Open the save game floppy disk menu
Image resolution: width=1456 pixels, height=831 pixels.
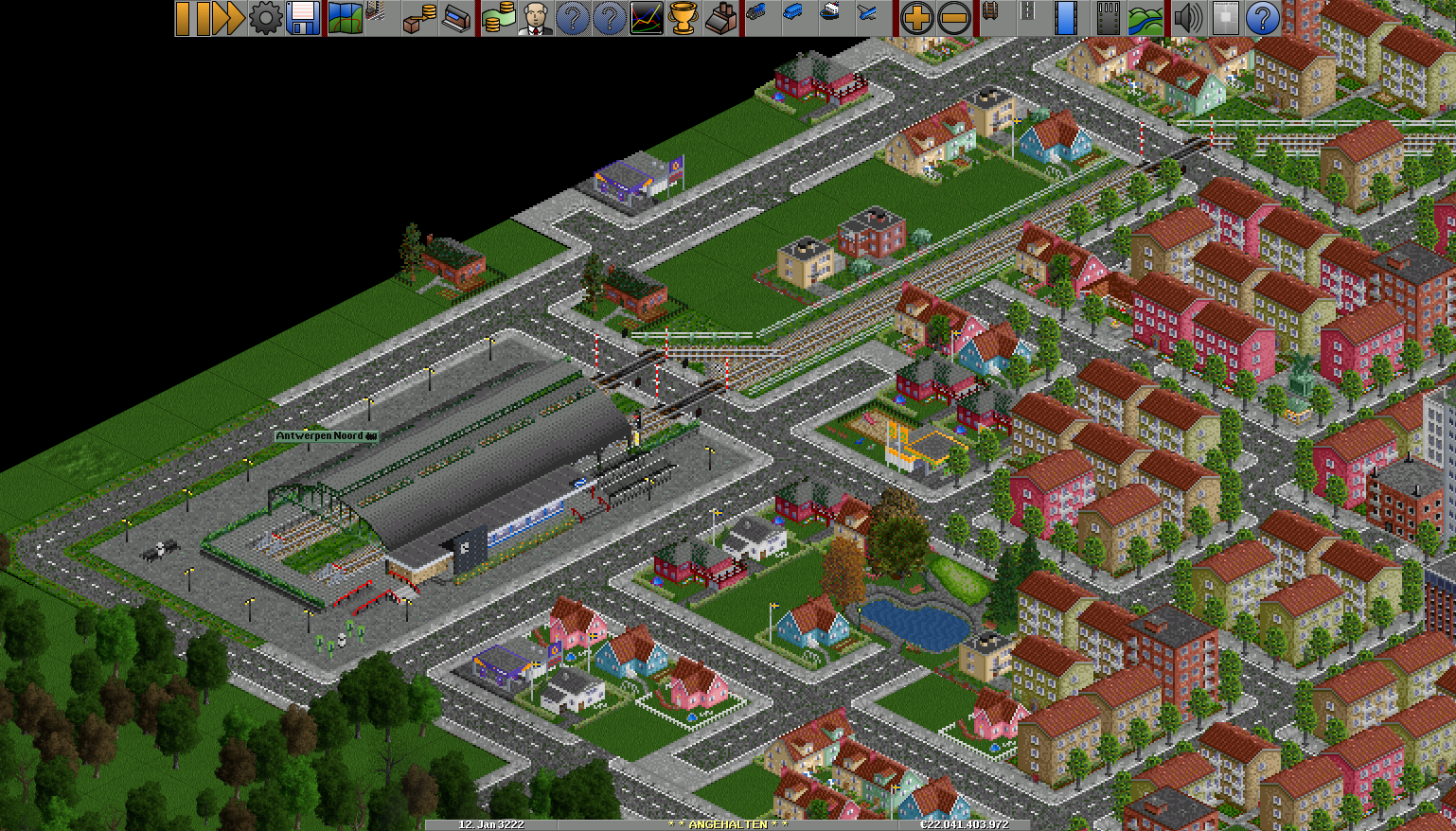[x=302, y=18]
